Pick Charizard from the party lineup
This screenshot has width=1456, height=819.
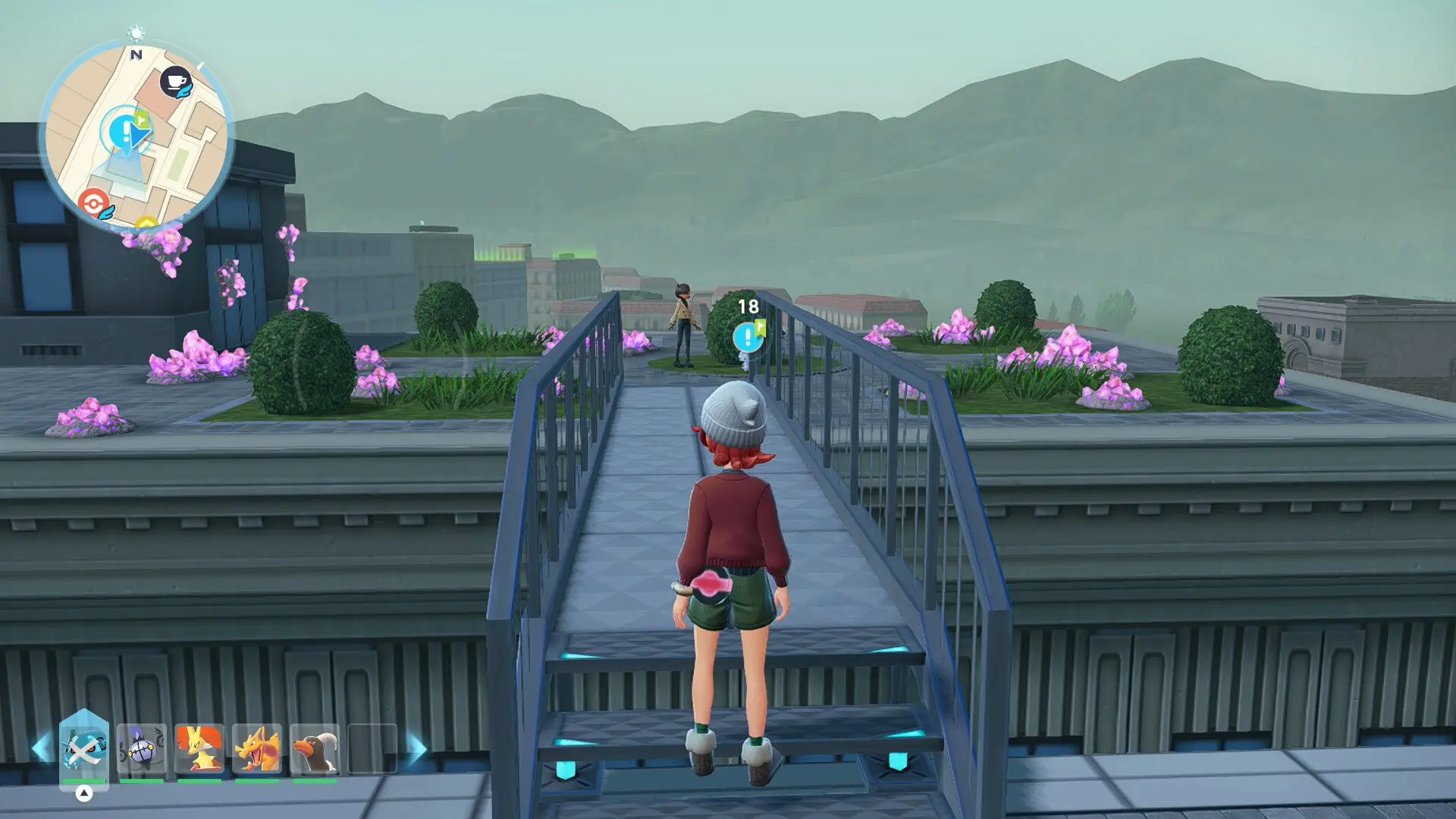tap(257, 748)
